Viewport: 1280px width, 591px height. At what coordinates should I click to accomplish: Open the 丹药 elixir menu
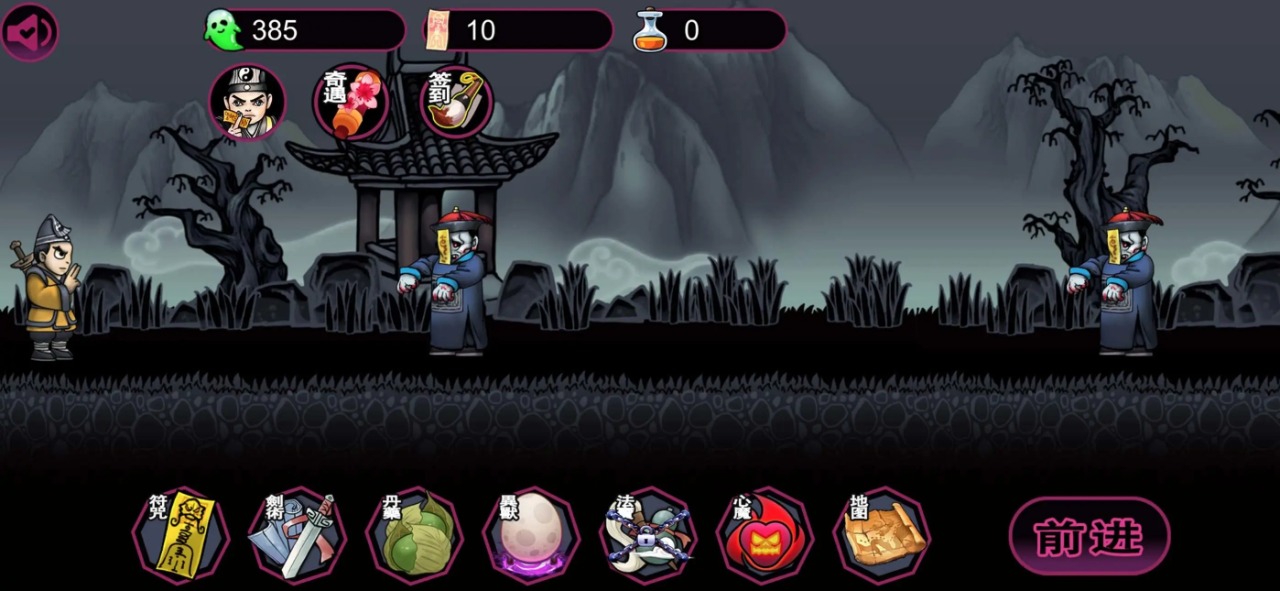(414, 536)
